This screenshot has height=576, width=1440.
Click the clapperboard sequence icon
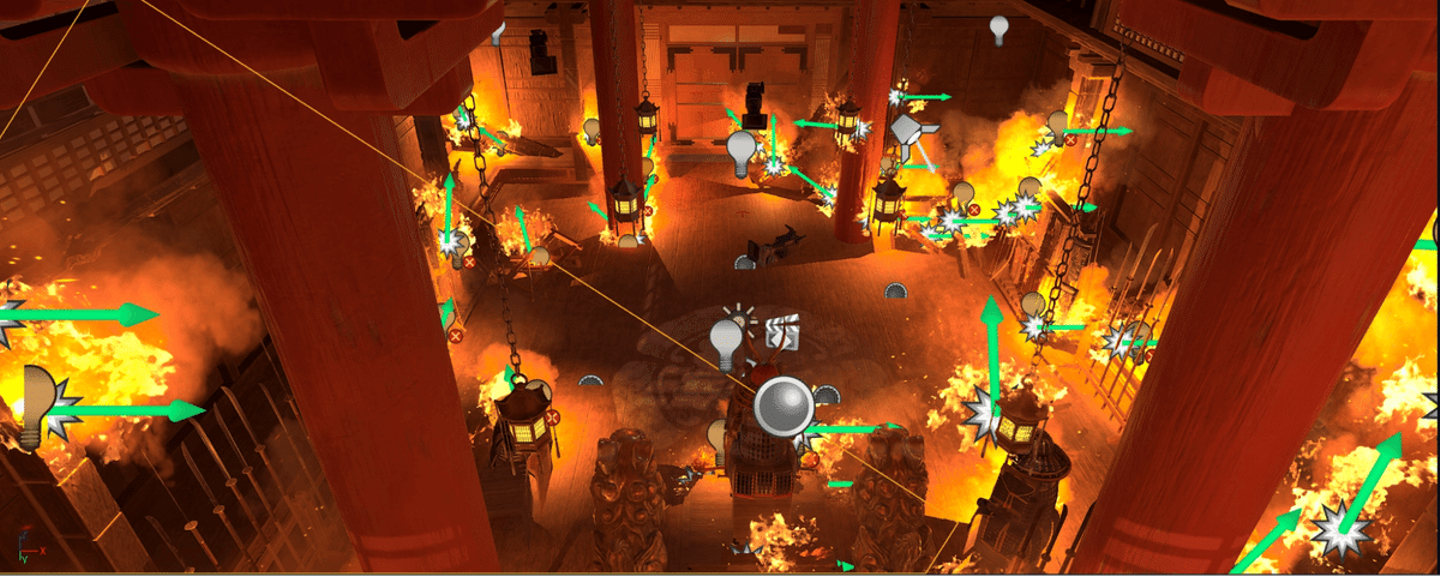[x=784, y=332]
